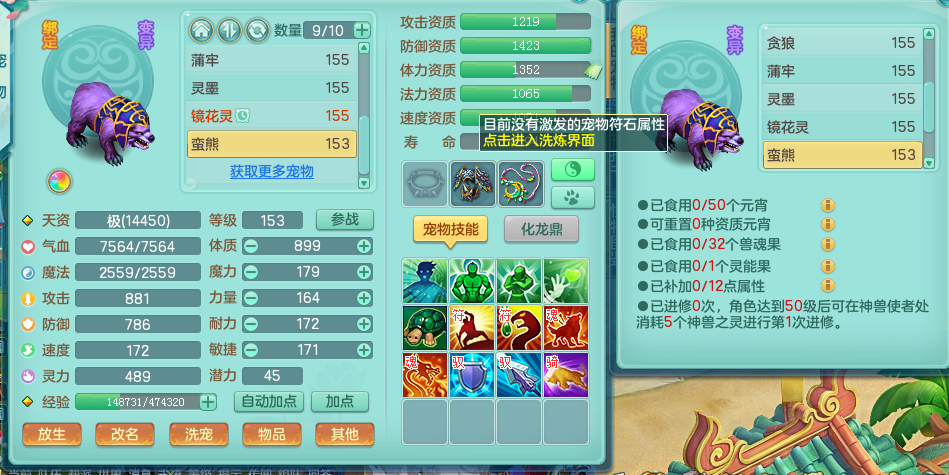Decrease 力量 with its minus button
This screenshot has height=475, width=949.
click(251, 298)
